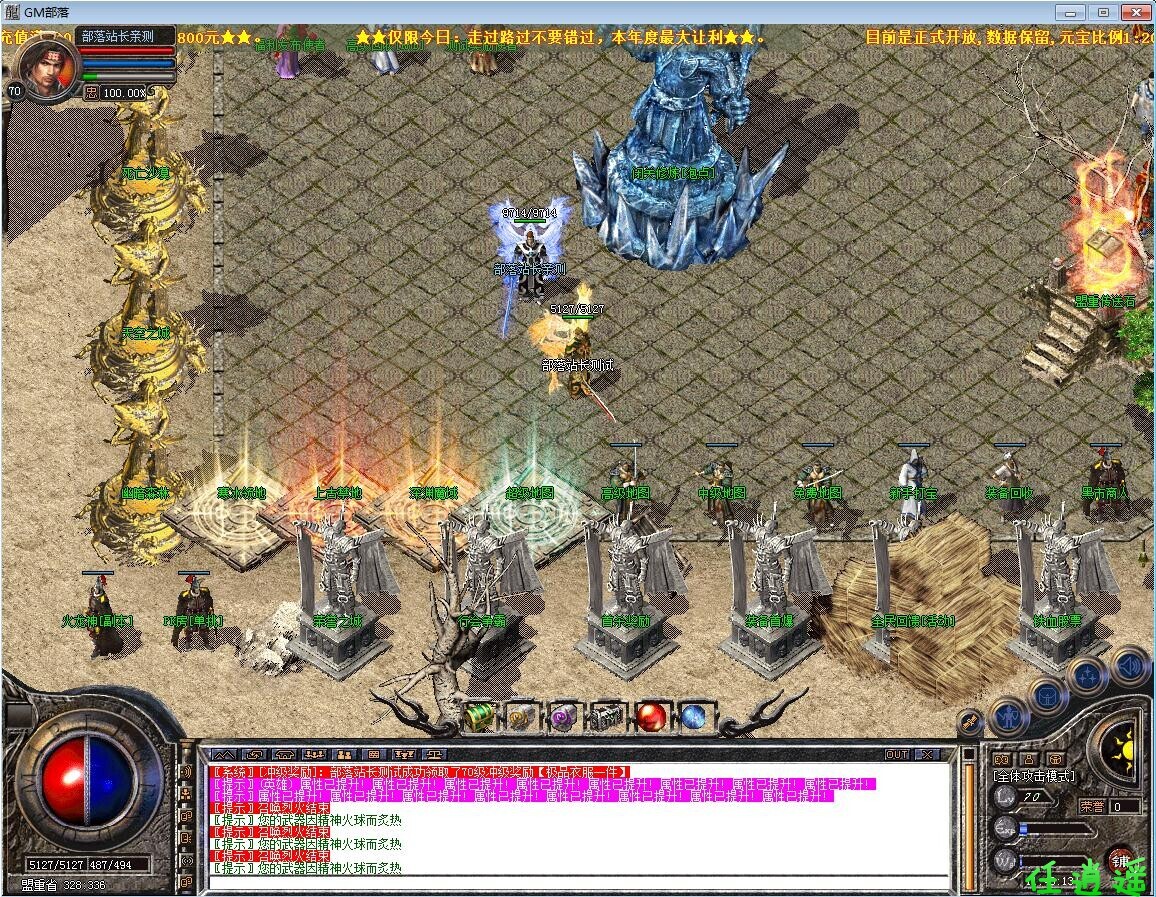Select the silver chest belt slot
This screenshot has width=1156, height=897.
(x=606, y=716)
